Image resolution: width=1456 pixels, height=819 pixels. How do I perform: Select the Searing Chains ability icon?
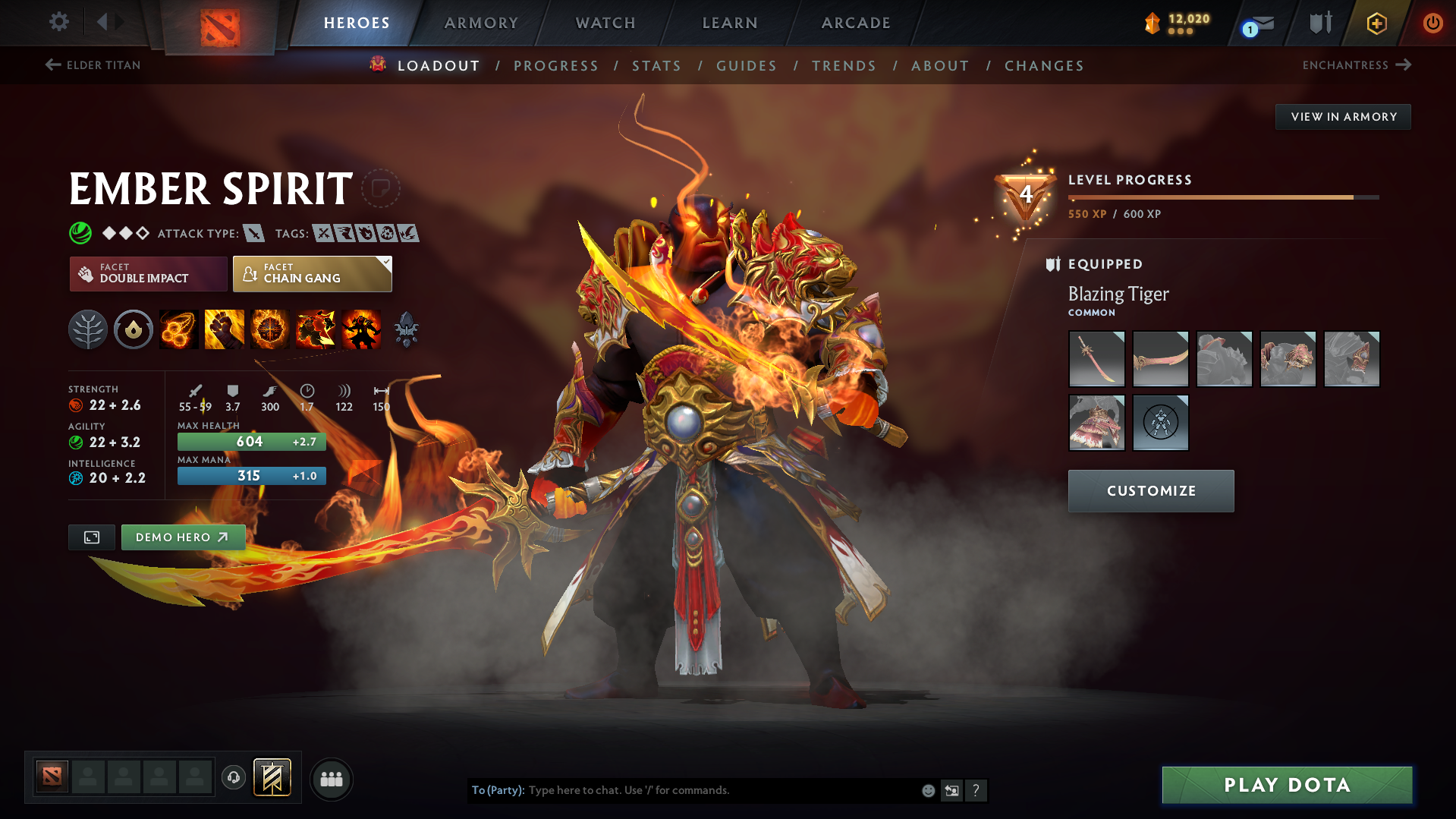[178, 329]
